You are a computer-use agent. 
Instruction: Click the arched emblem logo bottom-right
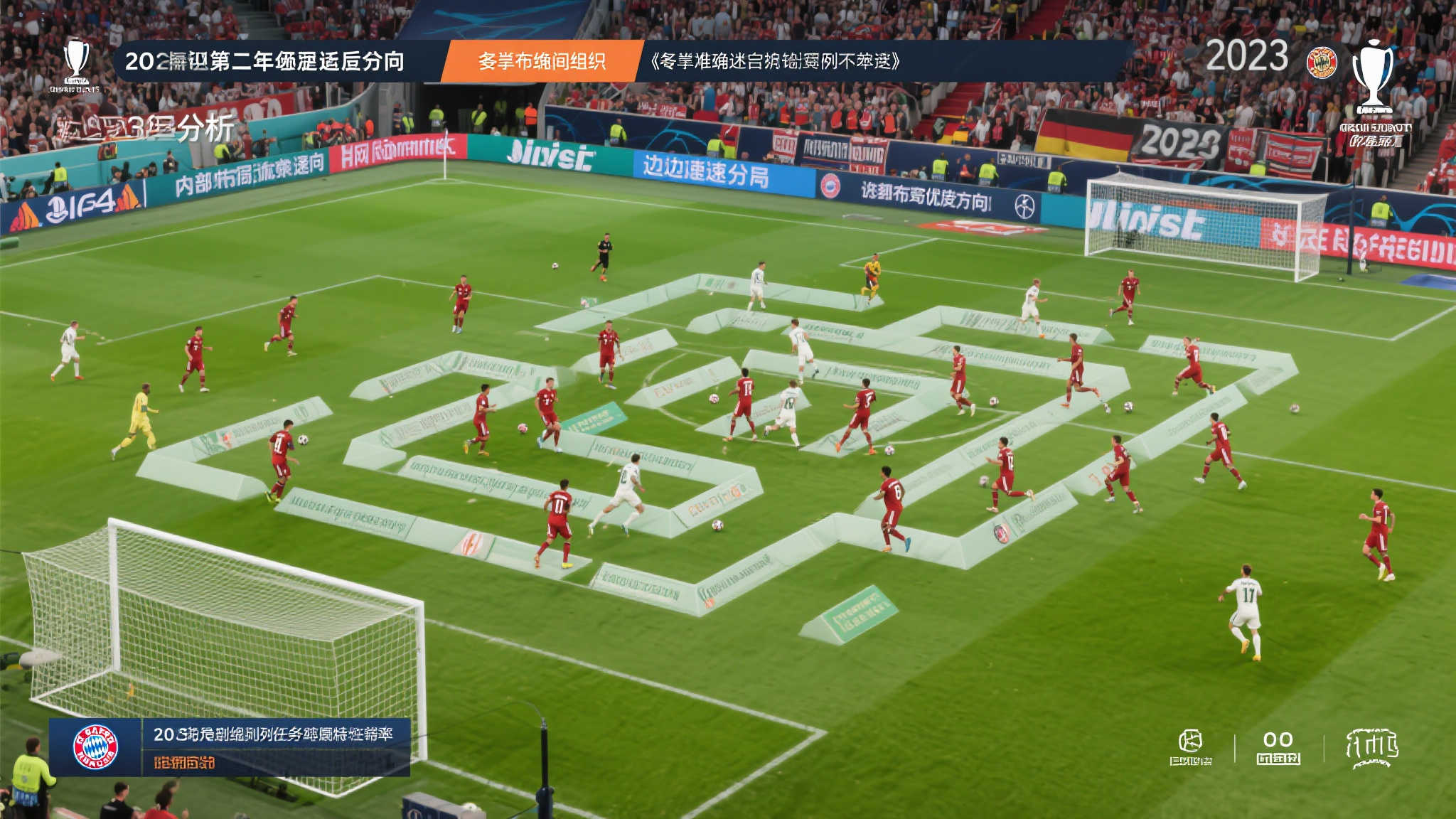click(x=1371, y=747)
